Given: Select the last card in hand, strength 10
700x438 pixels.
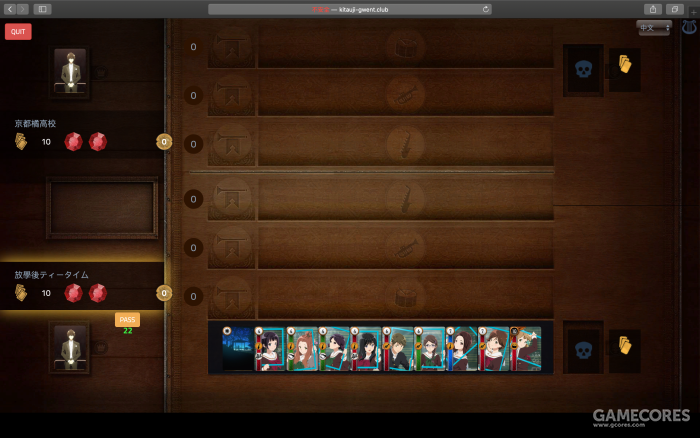Looking at the screenshot, I should [x=526, y=348].
